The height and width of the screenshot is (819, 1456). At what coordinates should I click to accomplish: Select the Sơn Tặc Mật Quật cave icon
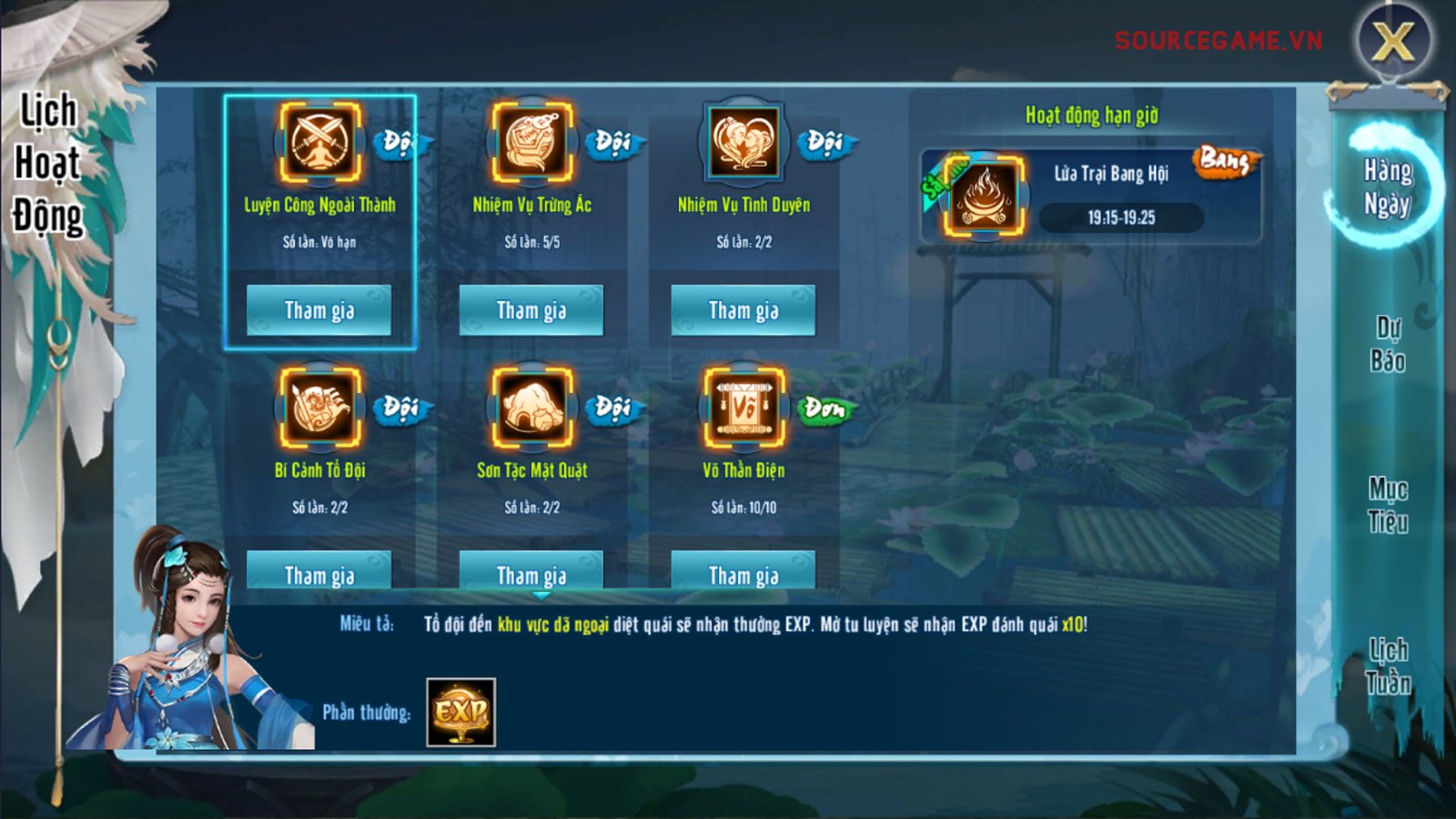coord(532,408)
